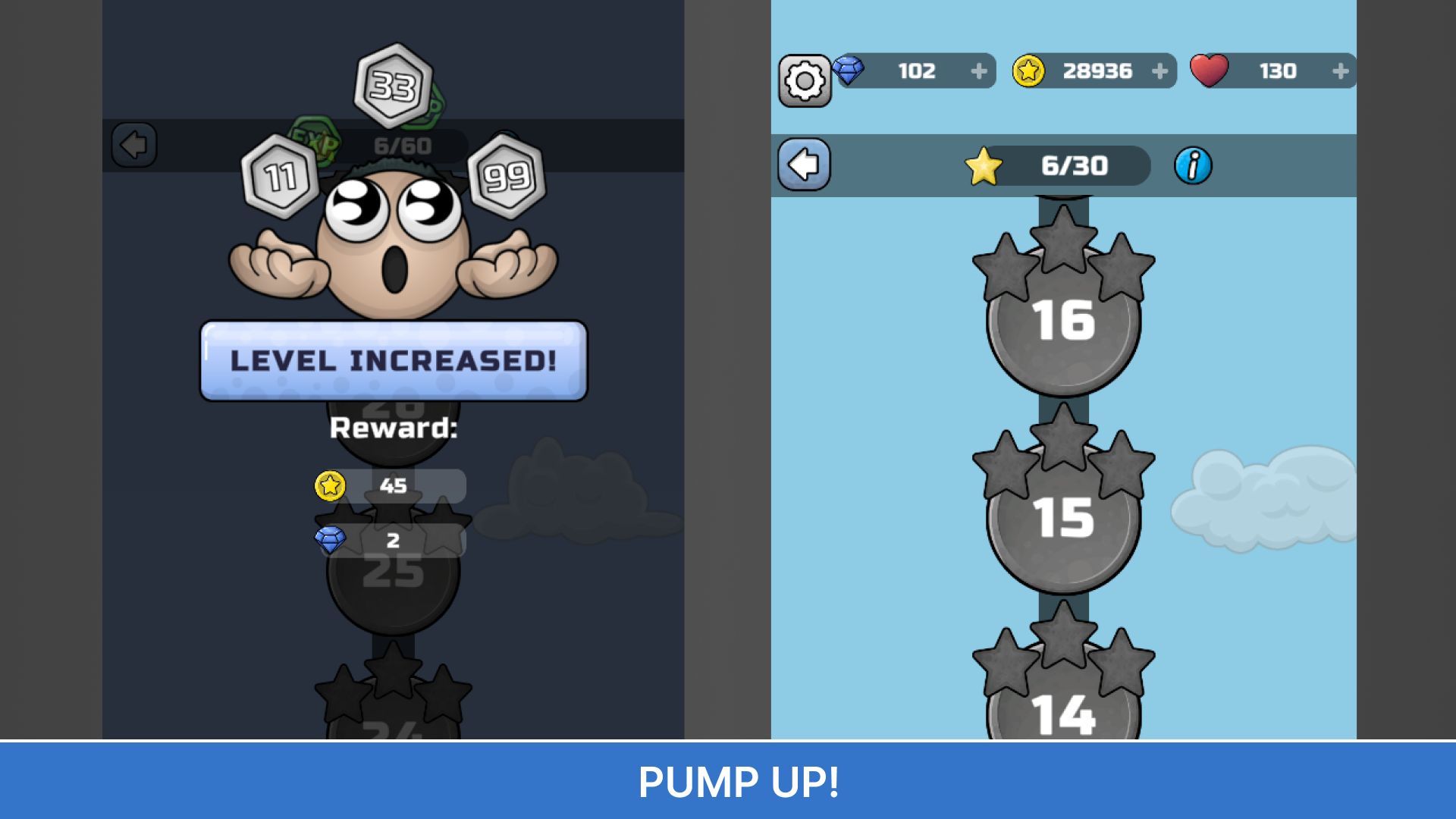Open the settings gear menu
This screenshot has width=1456, height=819.
(x=804, y=78)
